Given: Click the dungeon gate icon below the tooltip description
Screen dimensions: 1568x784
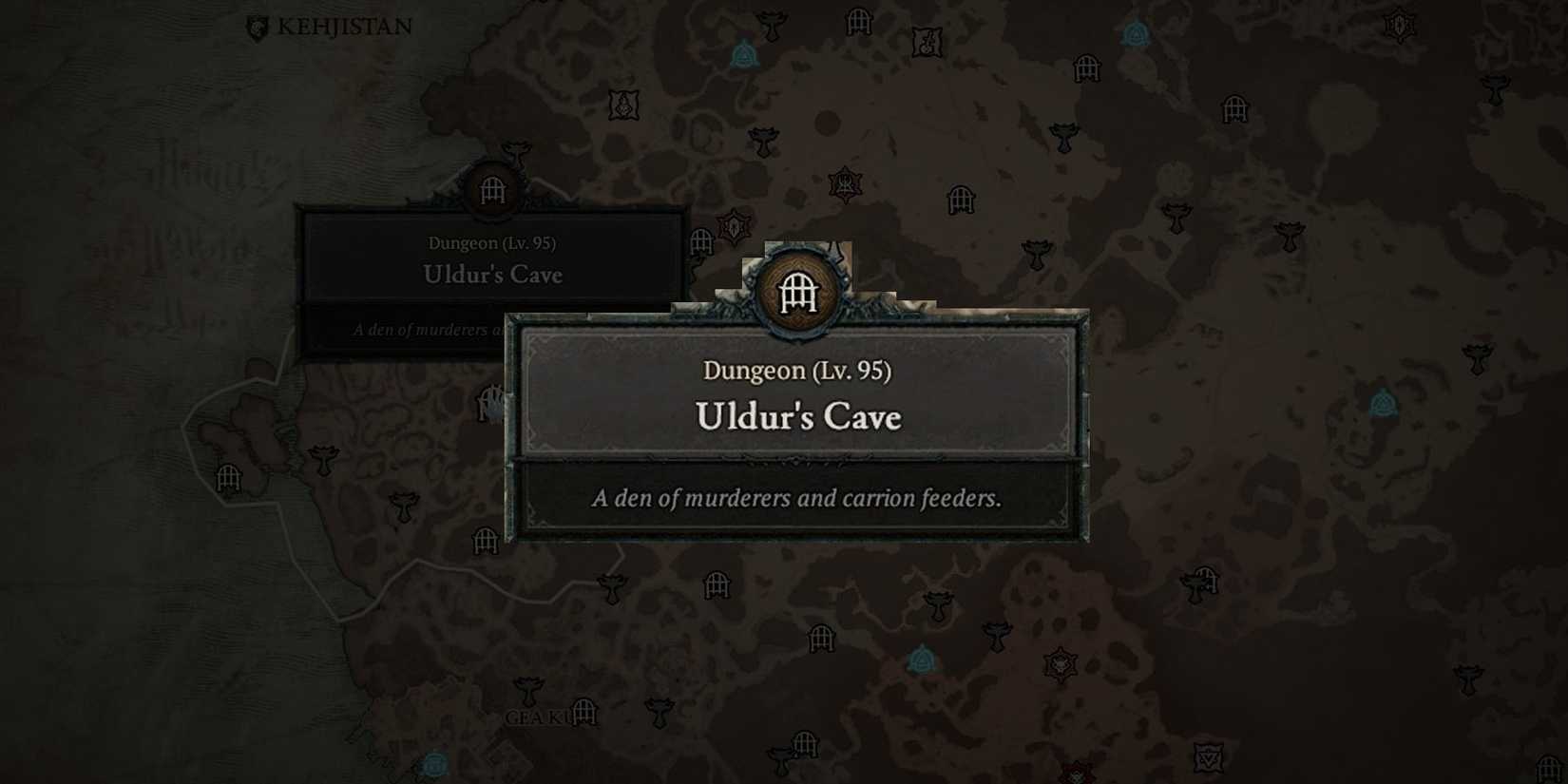Looking at the screenshot, I should tap(716, 586).
